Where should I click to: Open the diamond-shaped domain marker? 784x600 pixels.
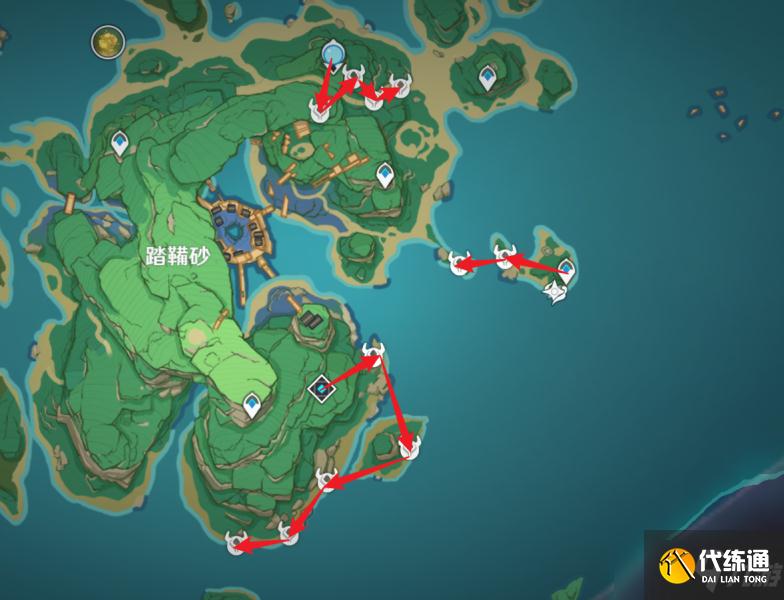(321, 387)
